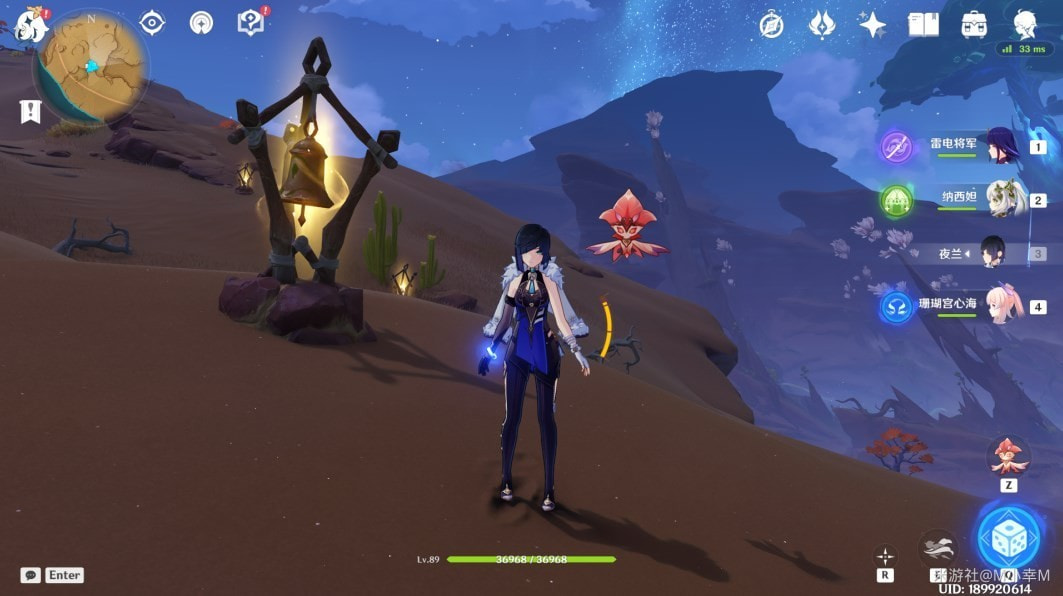Screen dimensions: 1063x596
Task: Open the four-pointed star Wish icon
Action: click(872, 25)
